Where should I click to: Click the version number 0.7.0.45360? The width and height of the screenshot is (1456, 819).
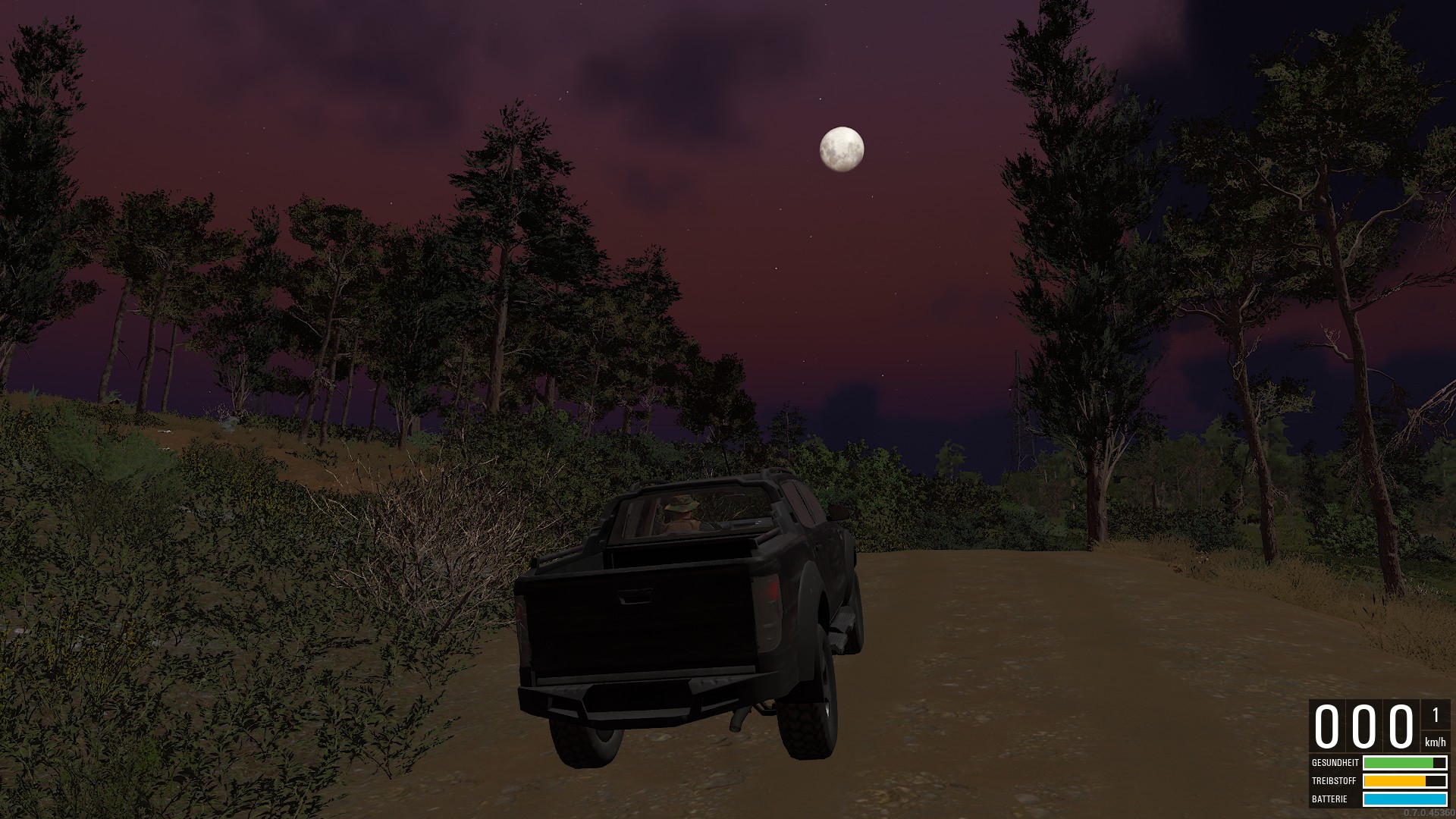click(1431, 813)
